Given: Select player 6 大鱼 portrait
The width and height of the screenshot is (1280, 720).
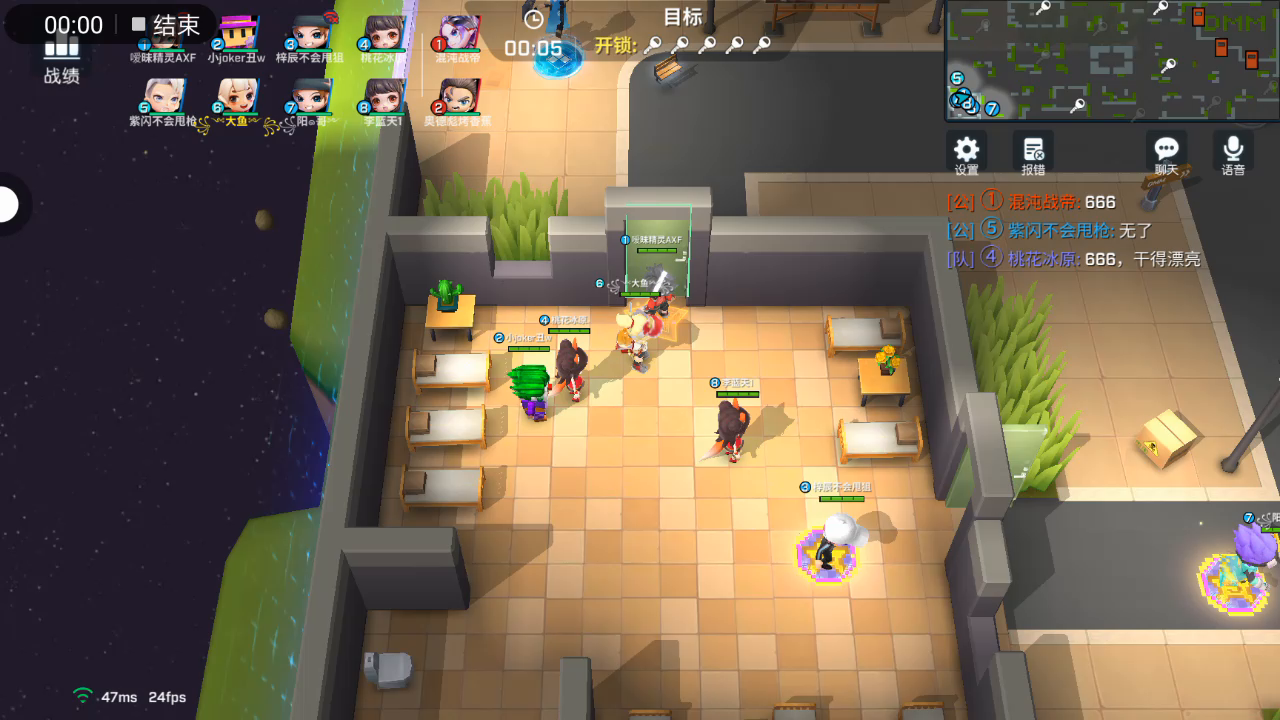Looking at the screenshot, I should pos(238,97).
